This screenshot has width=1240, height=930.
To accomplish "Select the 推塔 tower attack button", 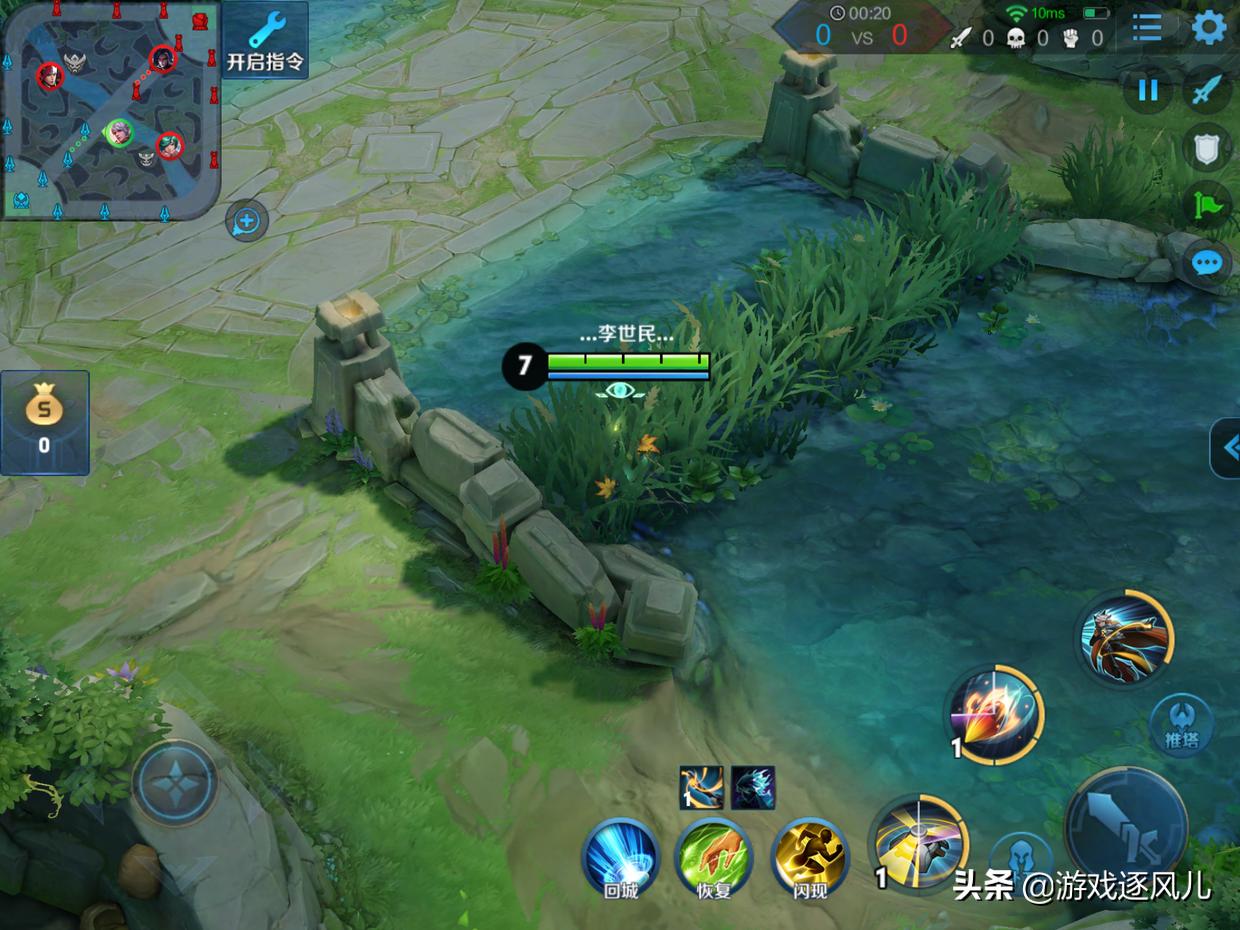I will [x=1181, y=724].
